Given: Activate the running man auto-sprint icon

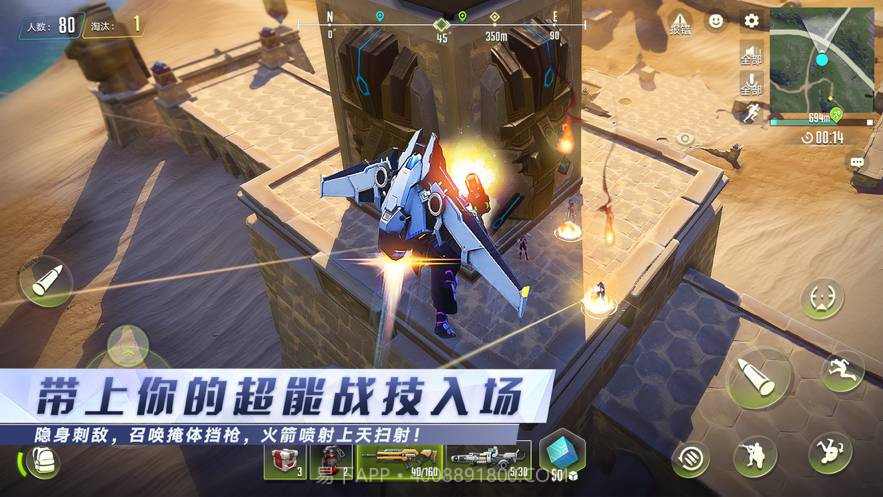Looking at the screenshot, I should [749, 113].
